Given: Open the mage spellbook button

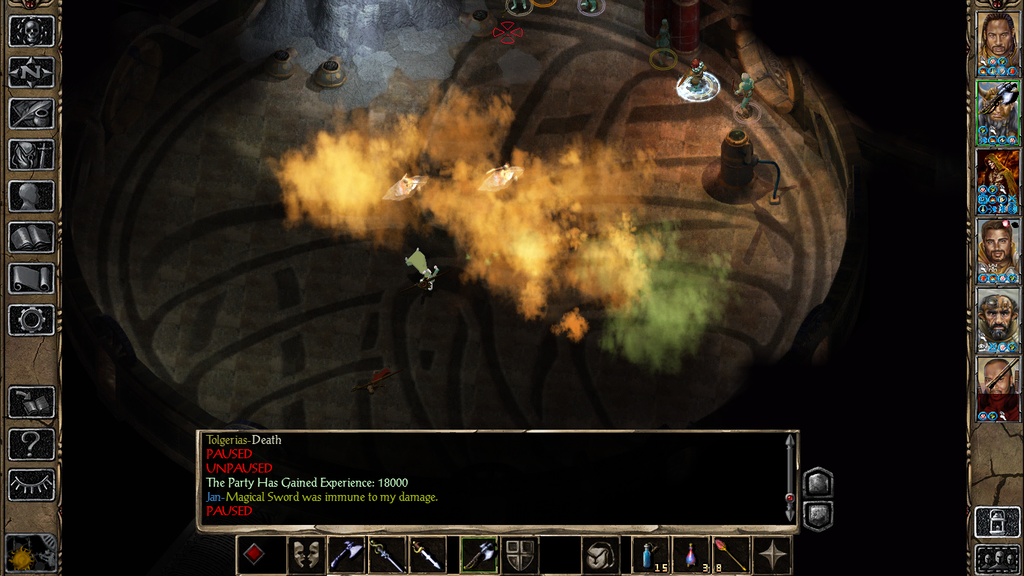Looking at the screenshot, I should (31, 237).
